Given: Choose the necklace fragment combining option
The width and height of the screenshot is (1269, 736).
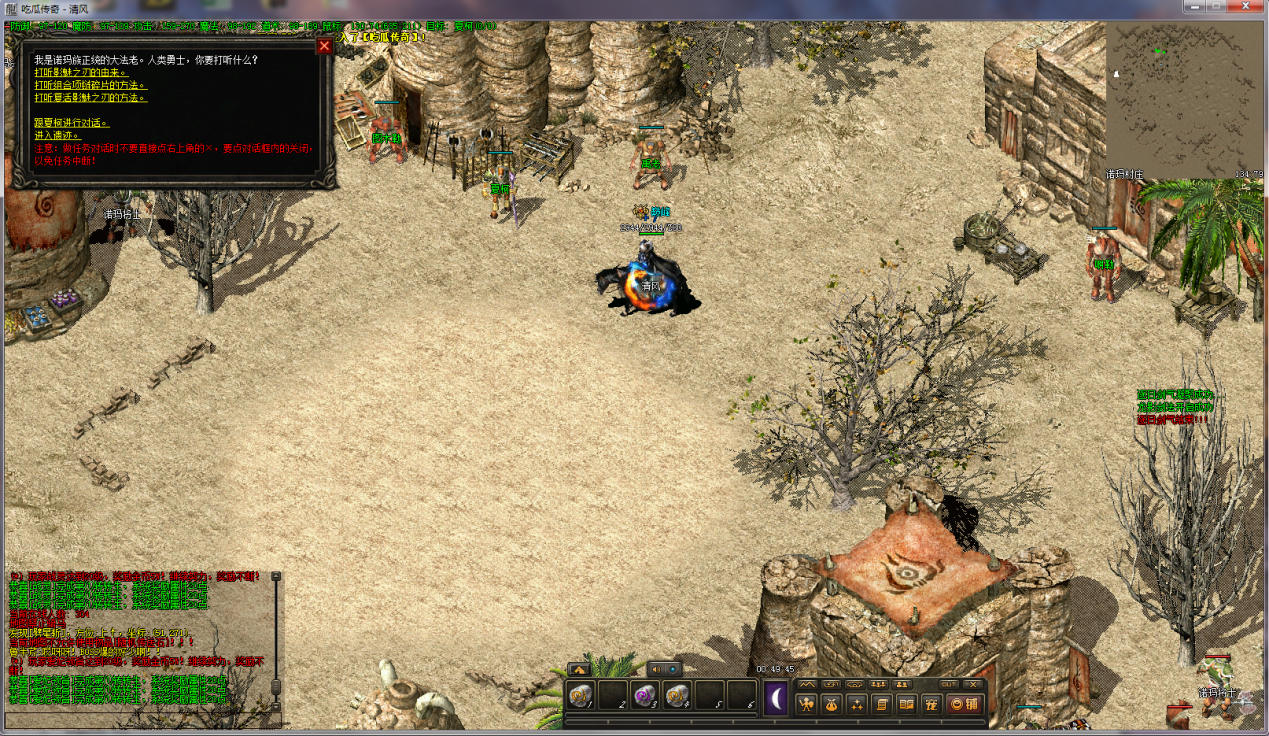Looking at the screenshot, I should pyautogui.click(x=89, y=85).
